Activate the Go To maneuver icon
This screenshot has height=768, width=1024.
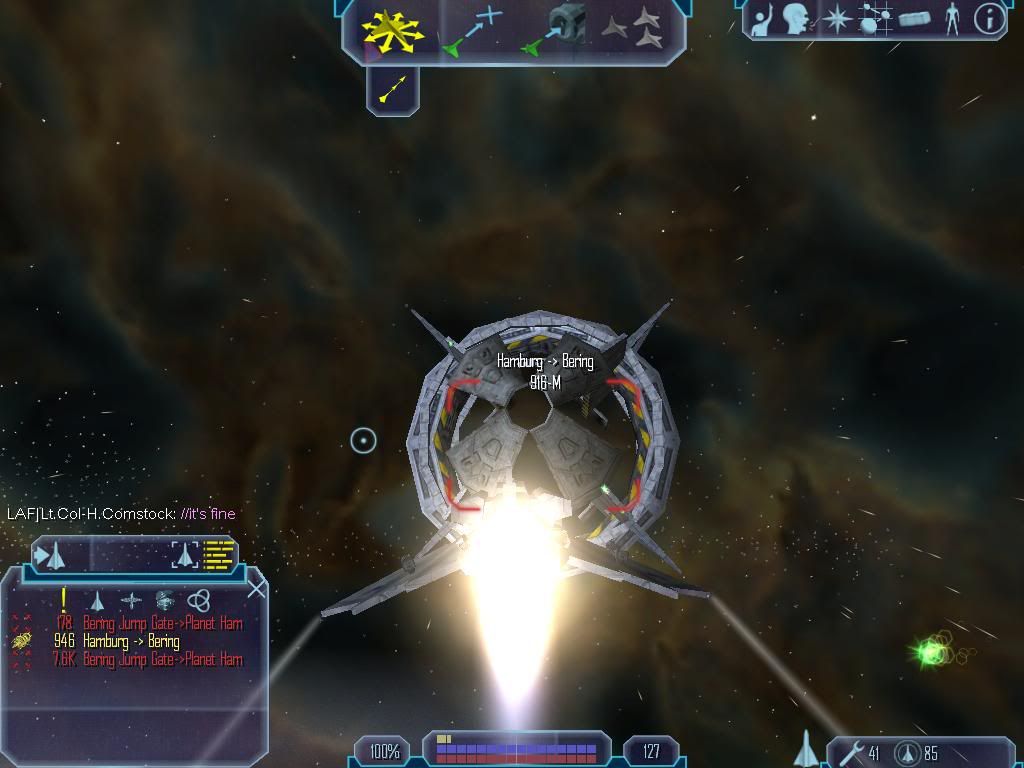[472, 30]
